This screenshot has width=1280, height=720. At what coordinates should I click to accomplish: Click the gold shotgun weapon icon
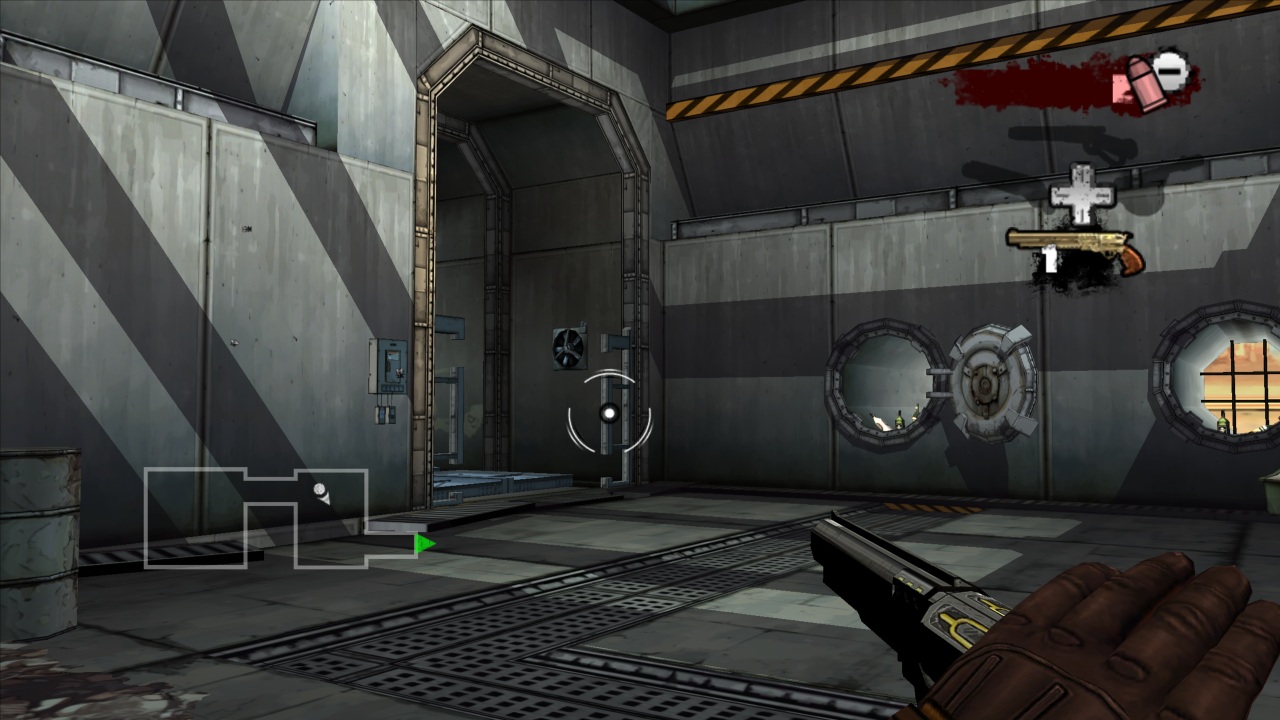tap(1075, 246)
